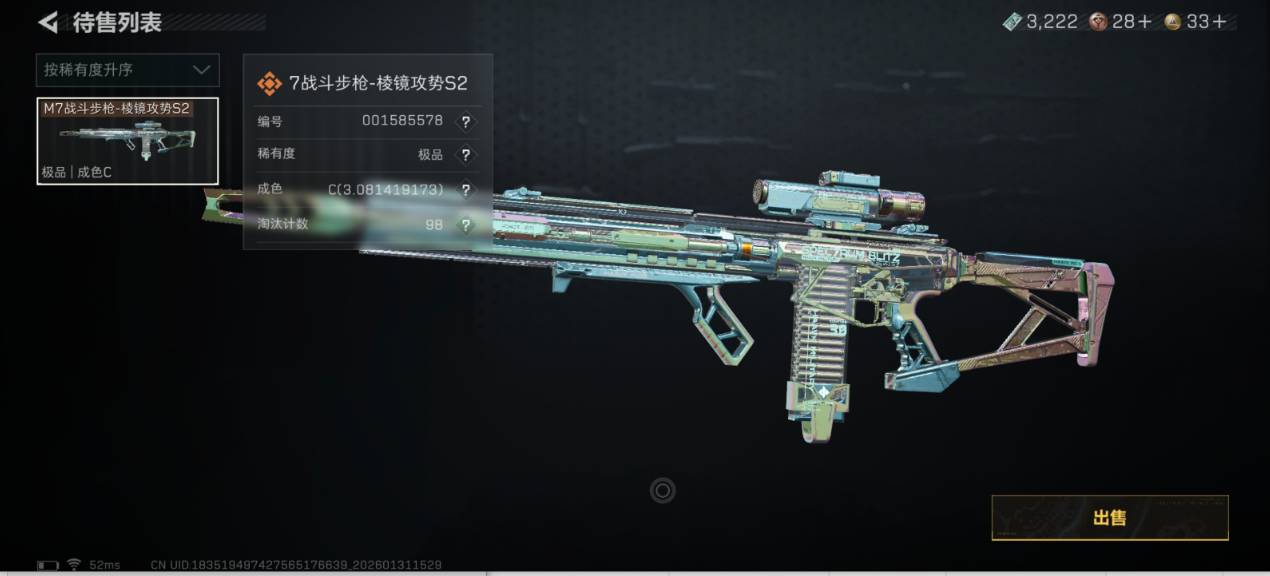Click the circular target icon below the rifle
1270x576 pixels.
tap(662, 490)
